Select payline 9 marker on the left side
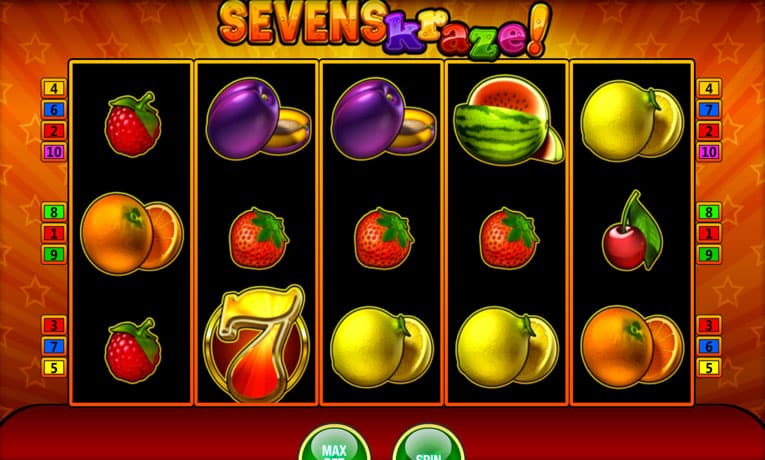 click(x=53, y=254)
